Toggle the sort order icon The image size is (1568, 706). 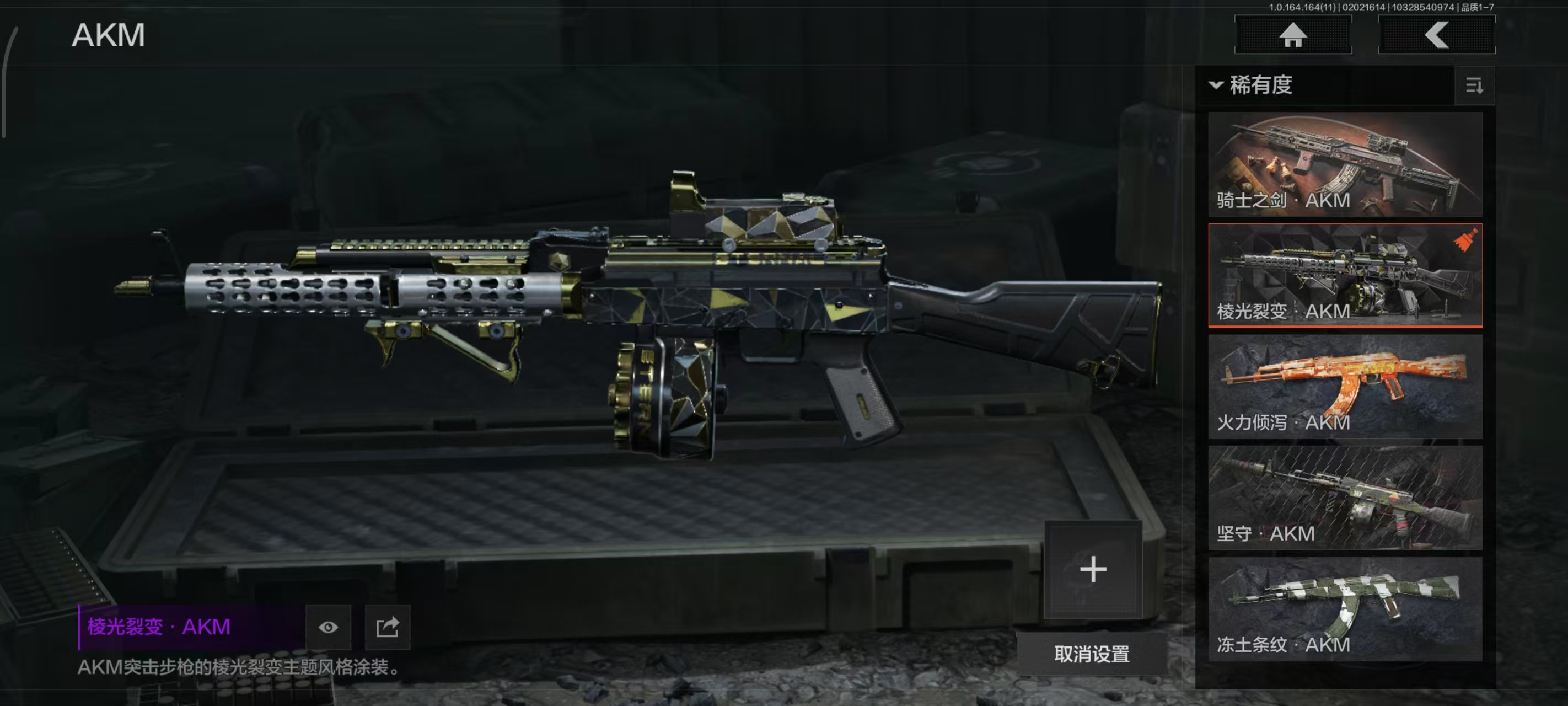coord(1474,86)
